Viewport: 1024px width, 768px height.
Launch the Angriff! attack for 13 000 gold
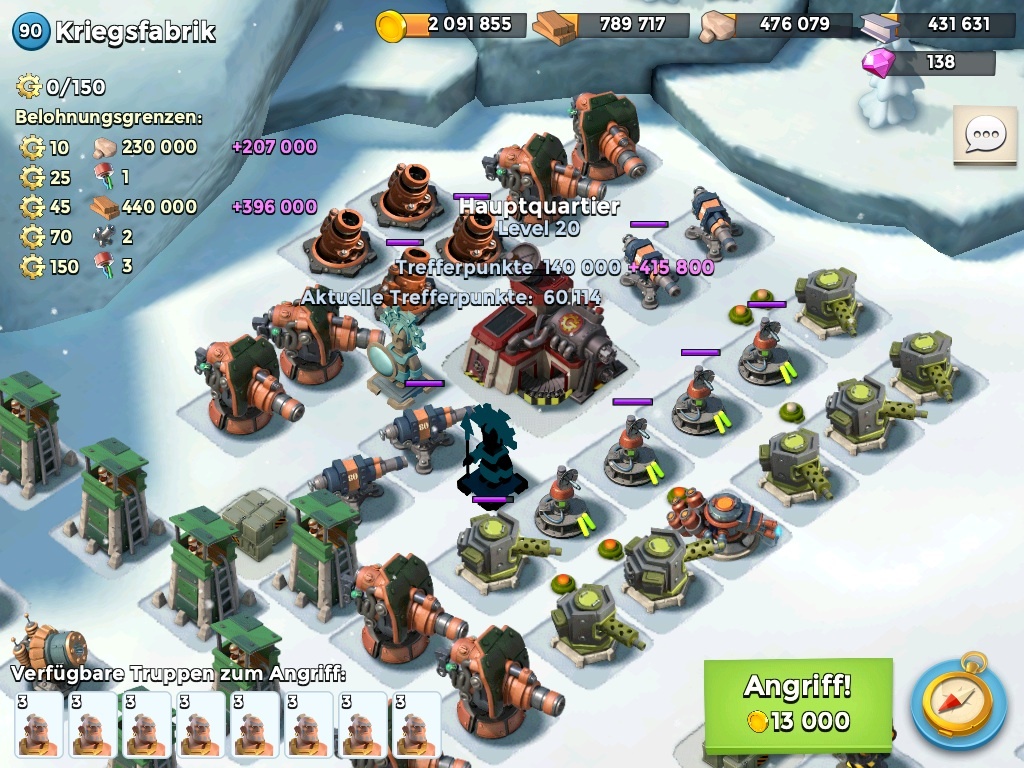pyautogui.click(x=797, y=704)
